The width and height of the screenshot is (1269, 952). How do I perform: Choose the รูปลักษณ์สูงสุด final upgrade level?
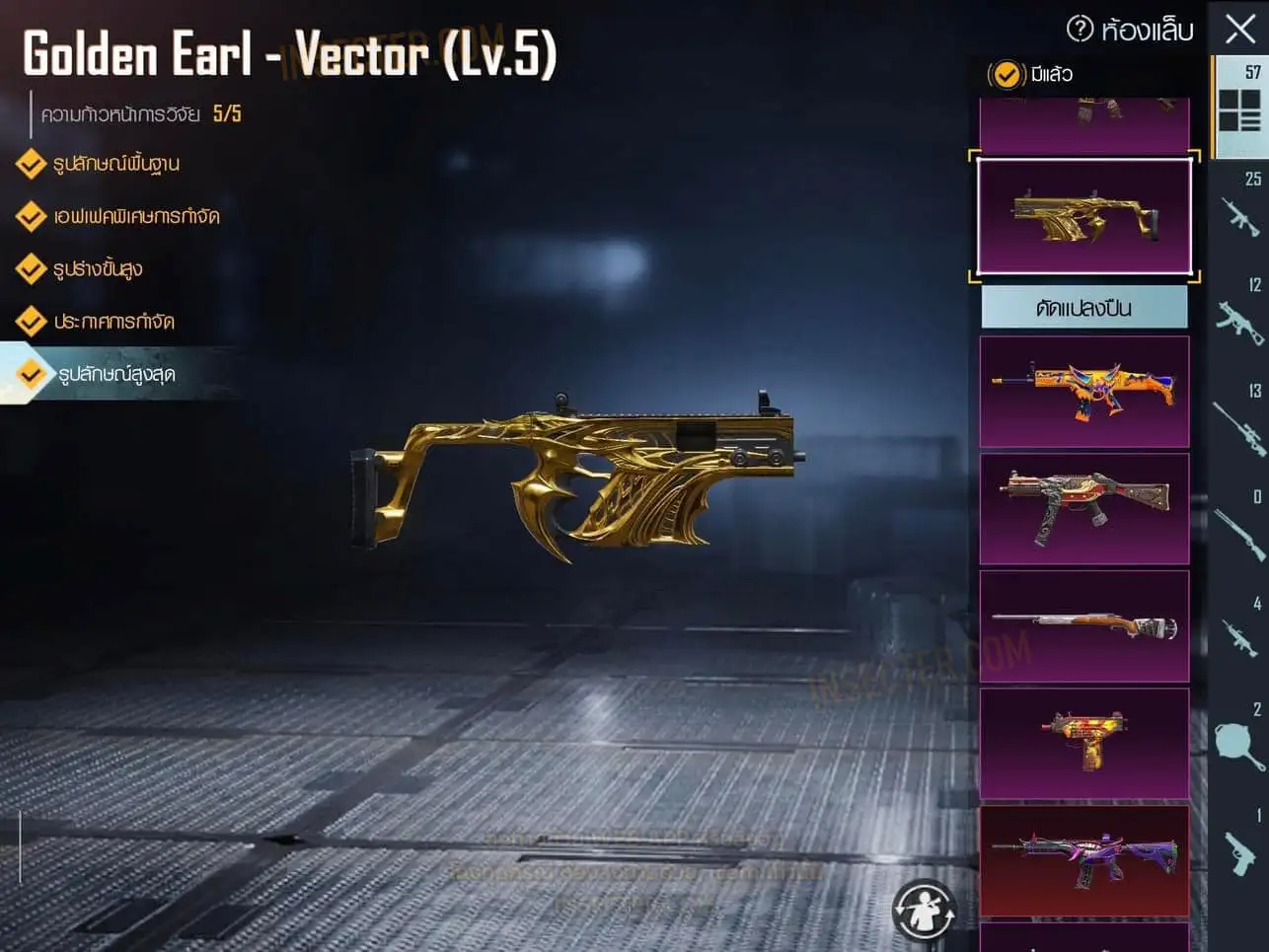(x=115, y=374)
